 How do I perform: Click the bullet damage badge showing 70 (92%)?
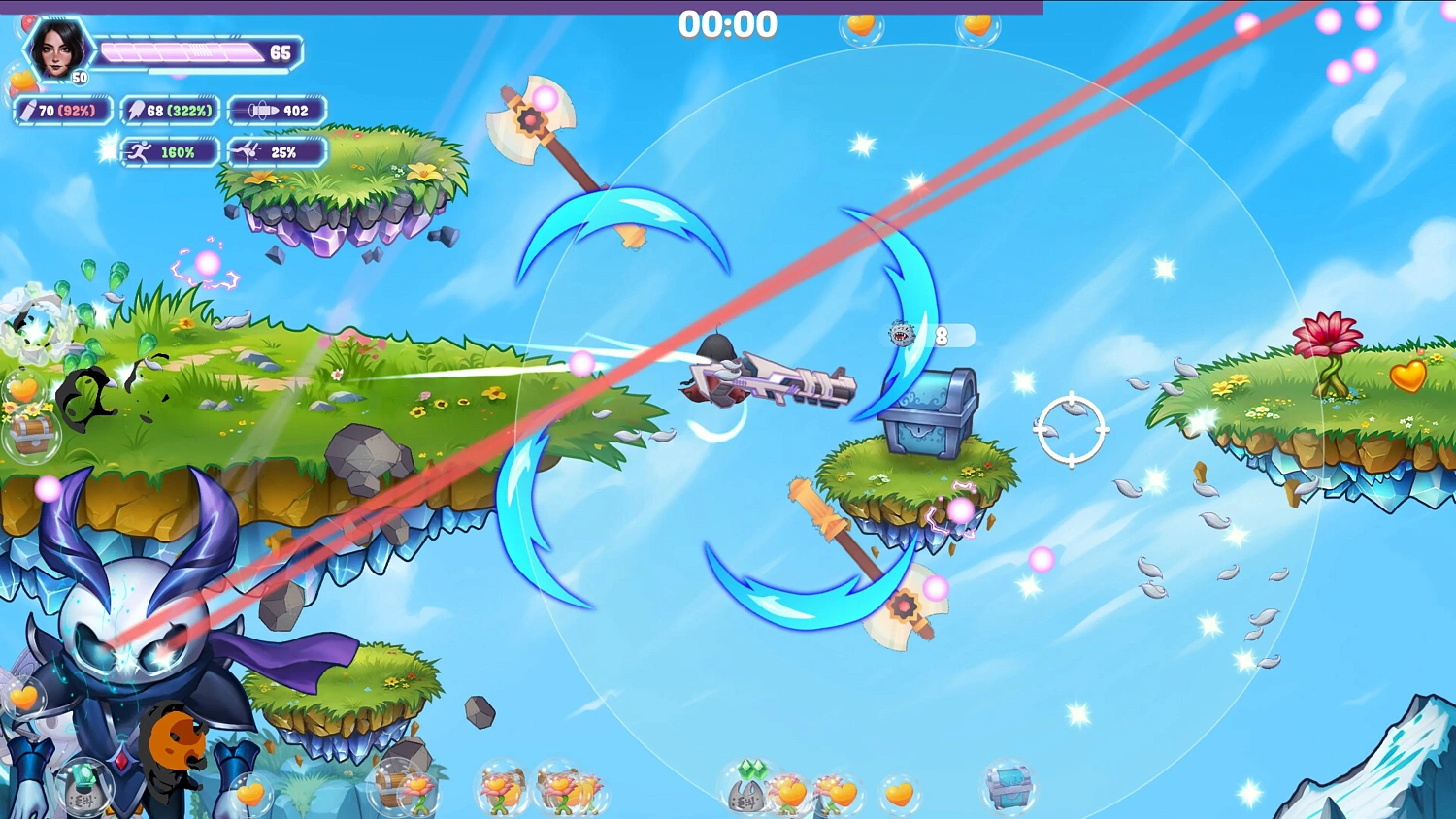click(62, 111)
